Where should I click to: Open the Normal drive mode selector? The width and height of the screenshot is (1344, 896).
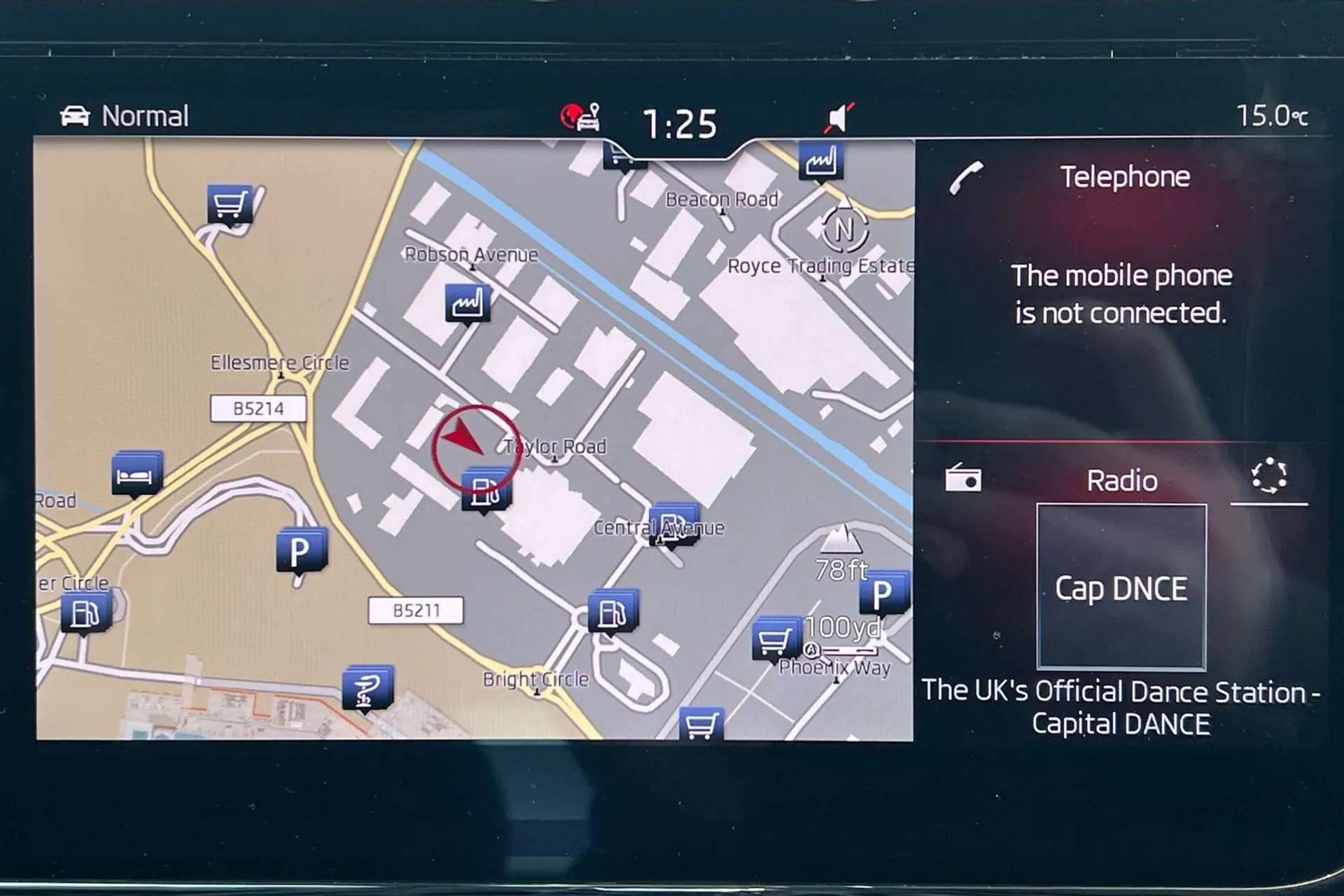(126, 116)
